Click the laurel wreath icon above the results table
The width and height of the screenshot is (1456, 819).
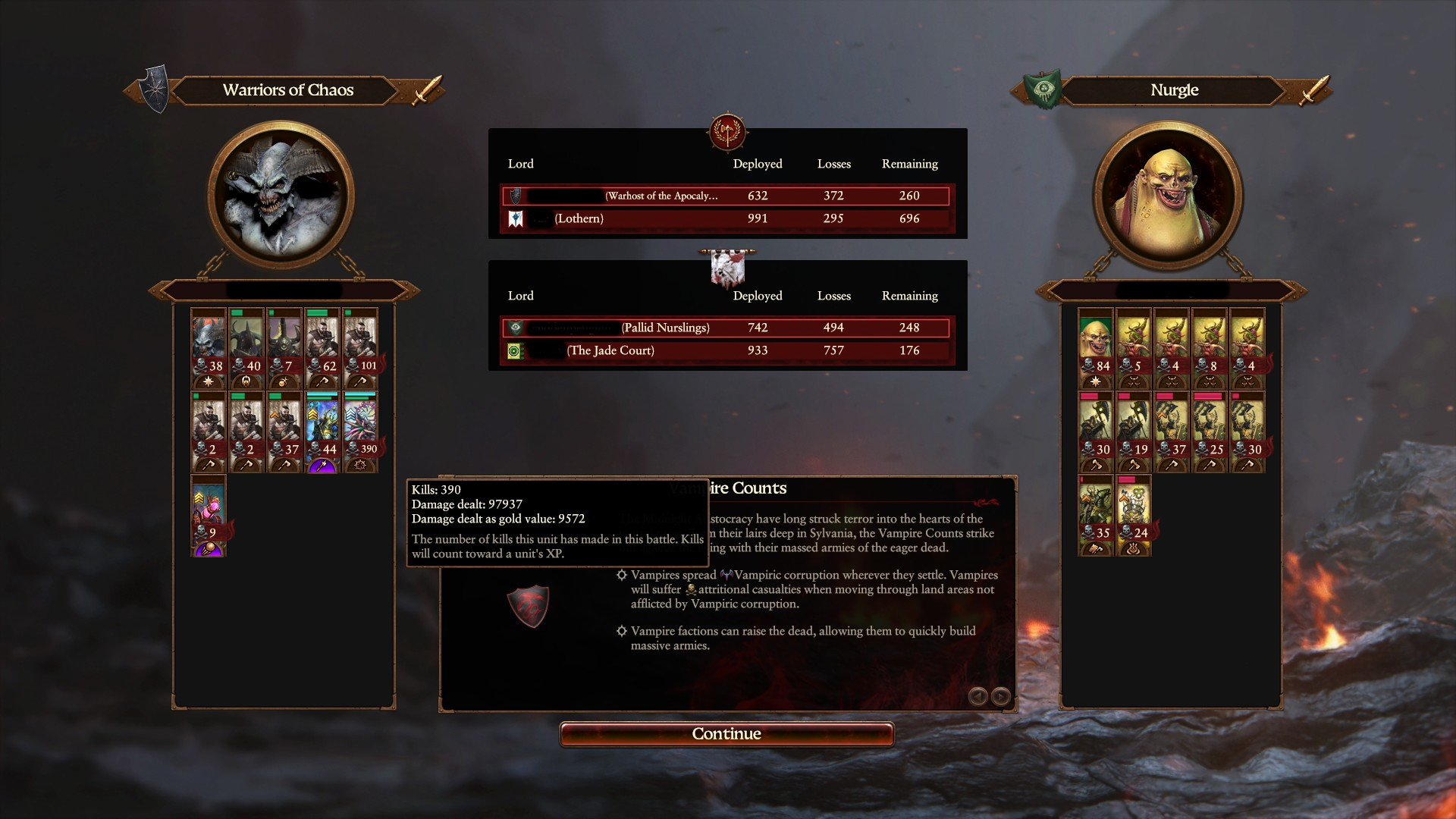tap(726, 133)
